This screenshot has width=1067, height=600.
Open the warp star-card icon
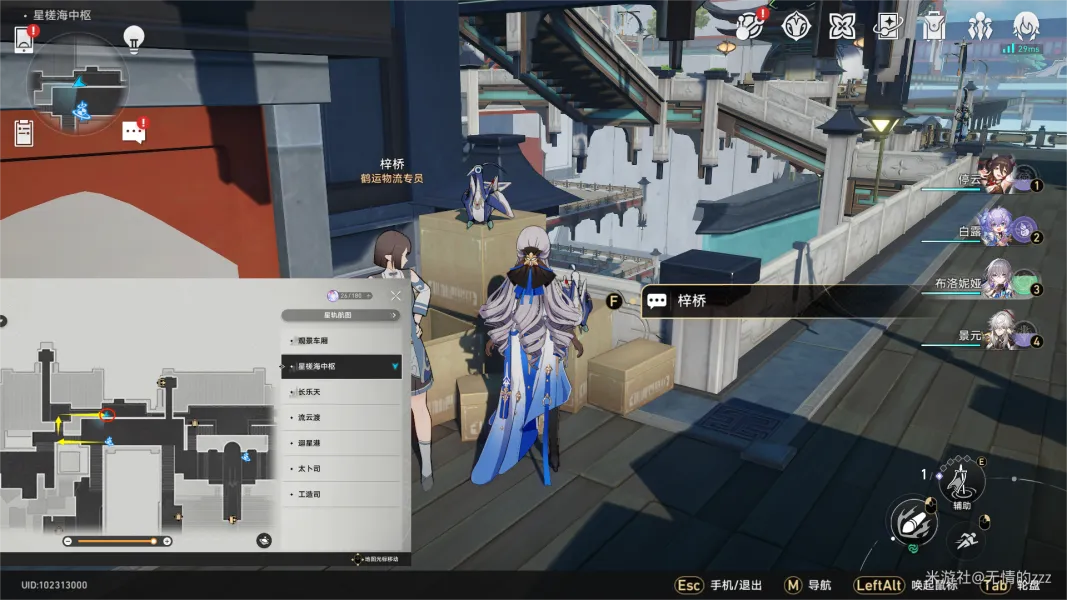[x=887, y=27]
